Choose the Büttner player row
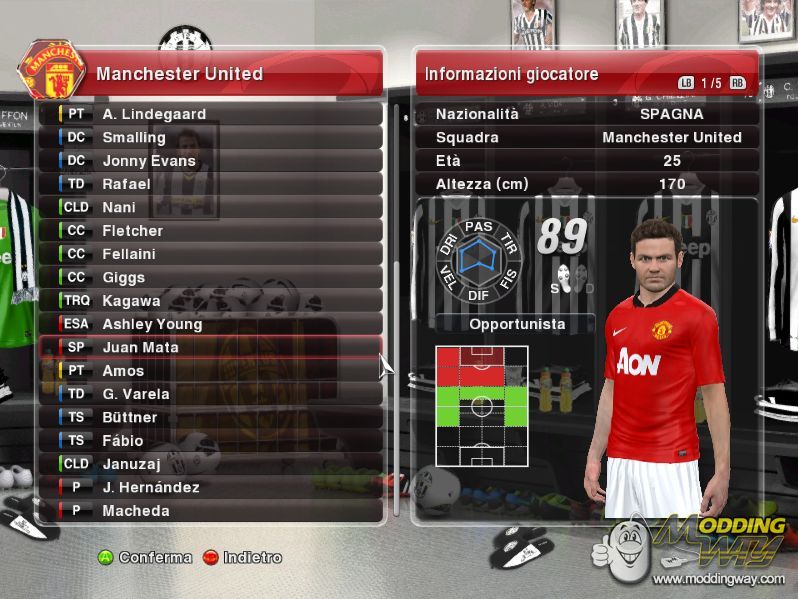Screen dimensions: 798x599 (x=210, y=417)
